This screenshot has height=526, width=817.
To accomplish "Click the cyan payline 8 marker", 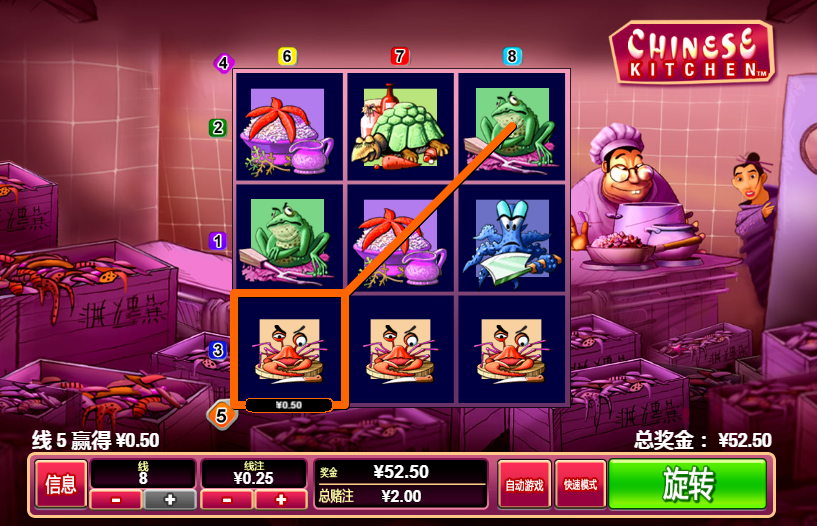I will [512, 56].
